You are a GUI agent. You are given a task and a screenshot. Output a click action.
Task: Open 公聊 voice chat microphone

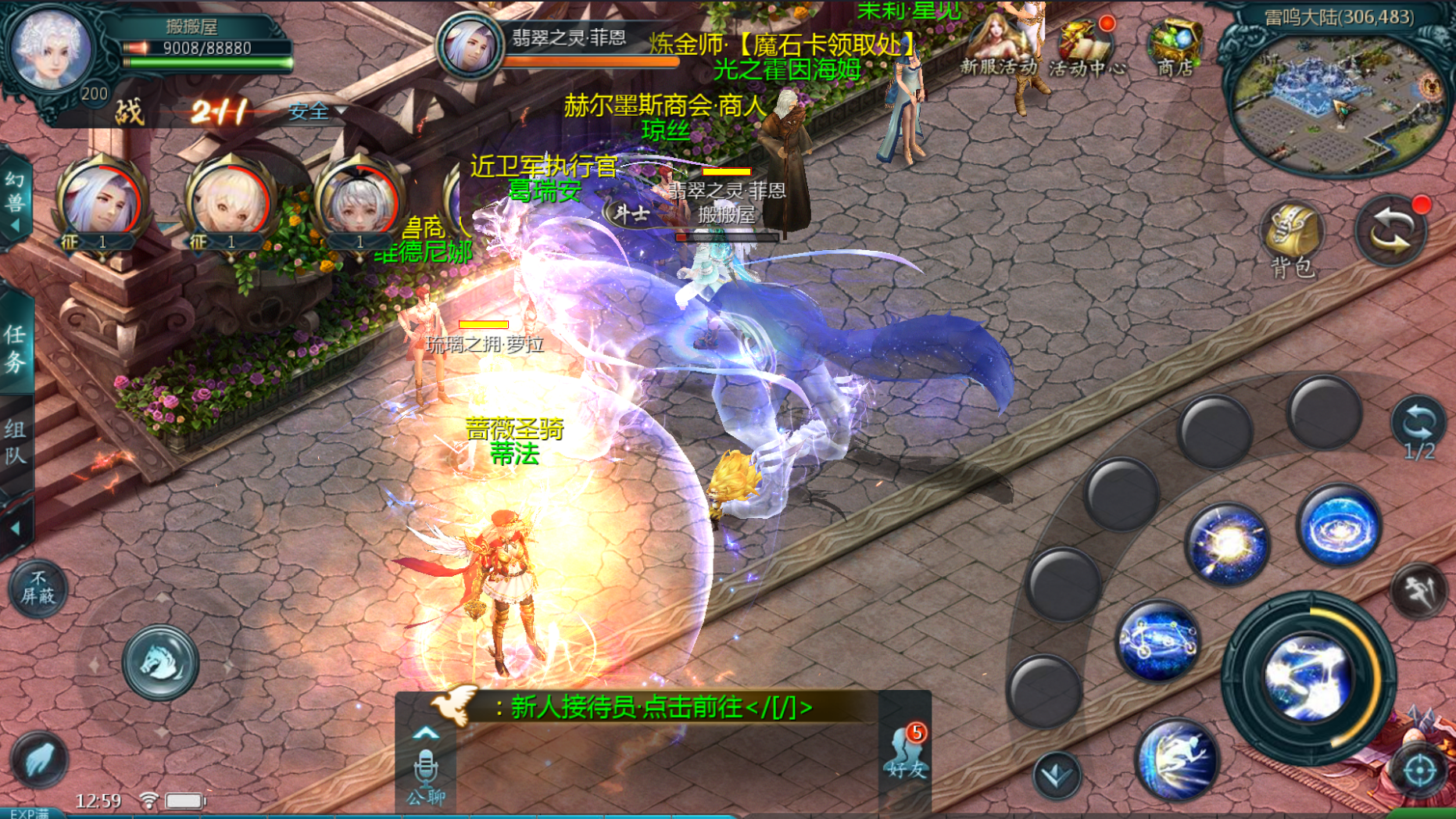tap(426, 770)
